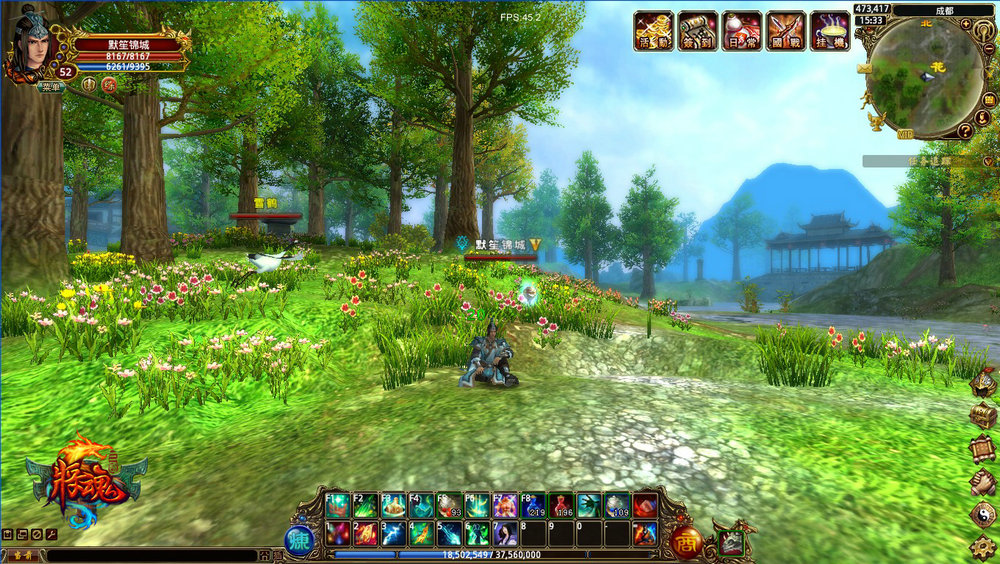Open the 活動 events icon
Viewport: 1000px width, 564px height.
click(653, 30)
